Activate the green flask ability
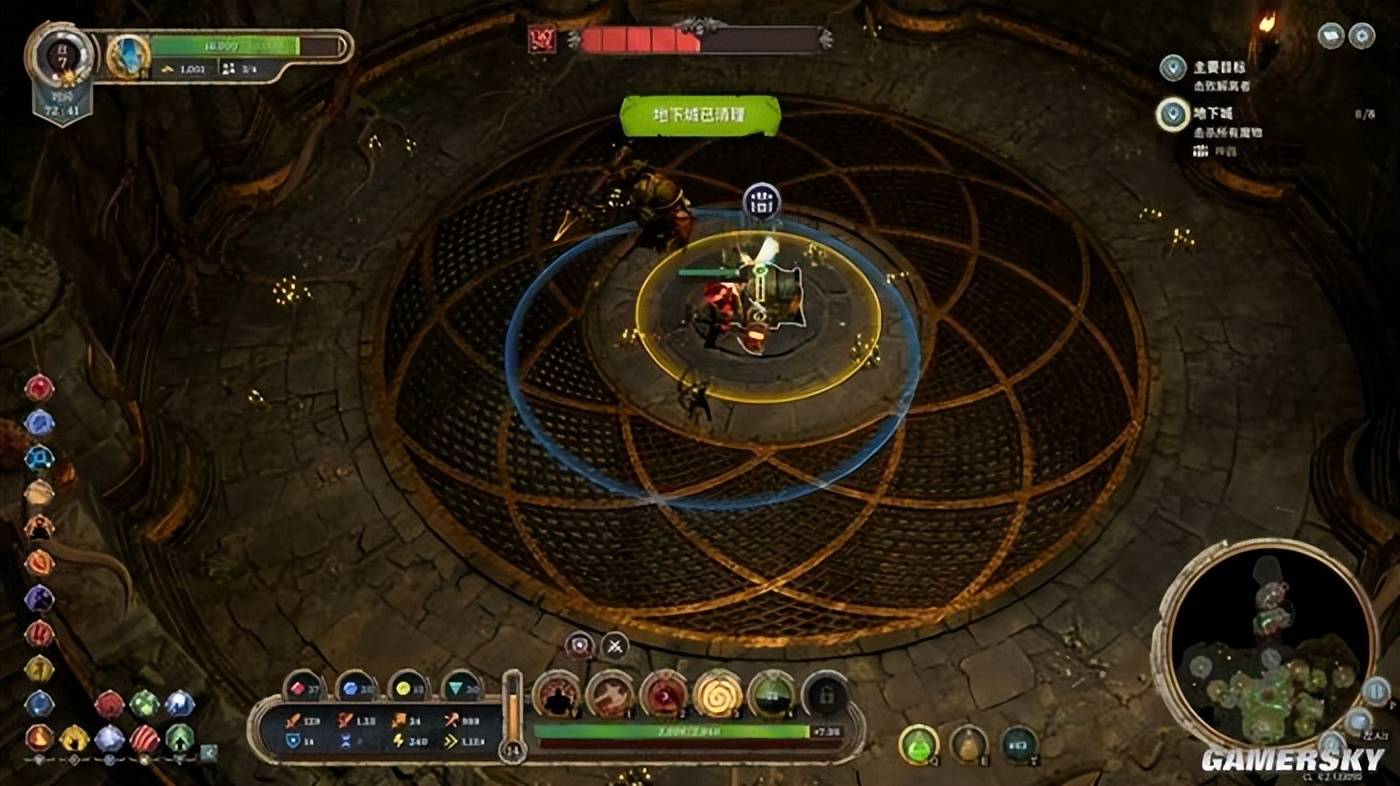 pos(772,693)
